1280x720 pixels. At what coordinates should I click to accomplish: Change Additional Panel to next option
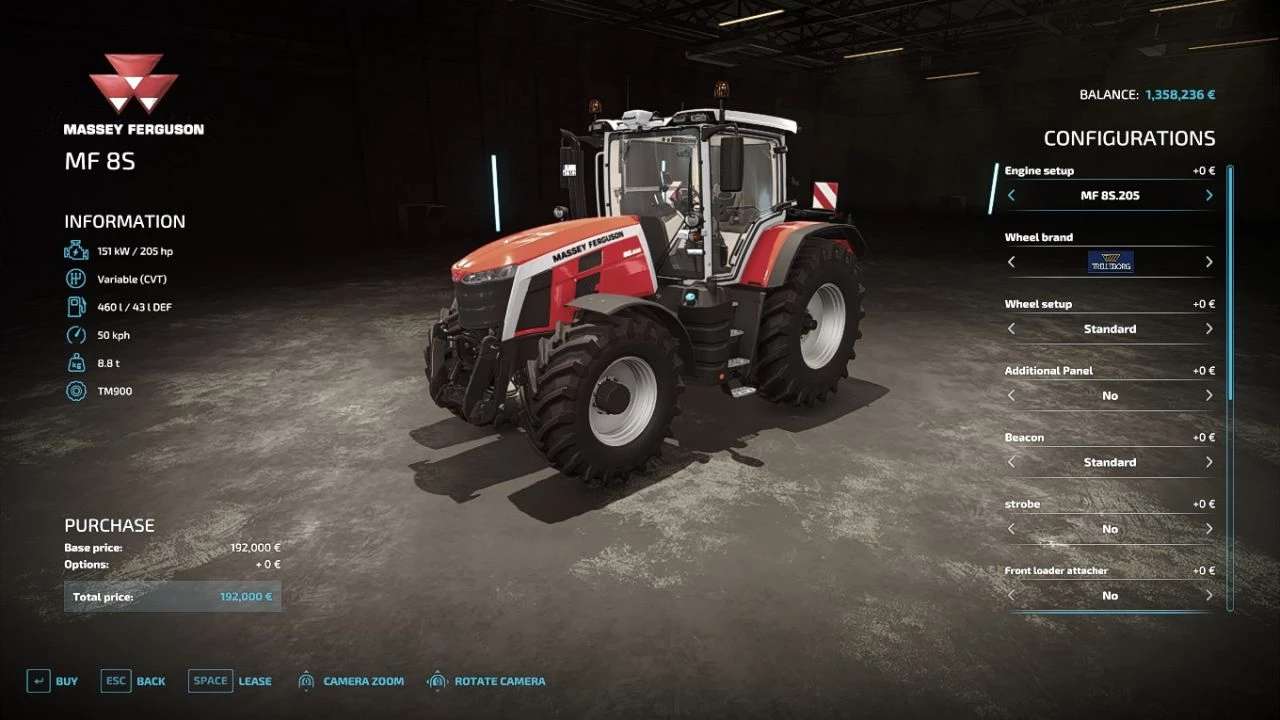pyautogui.click(x=1209, y=395)
